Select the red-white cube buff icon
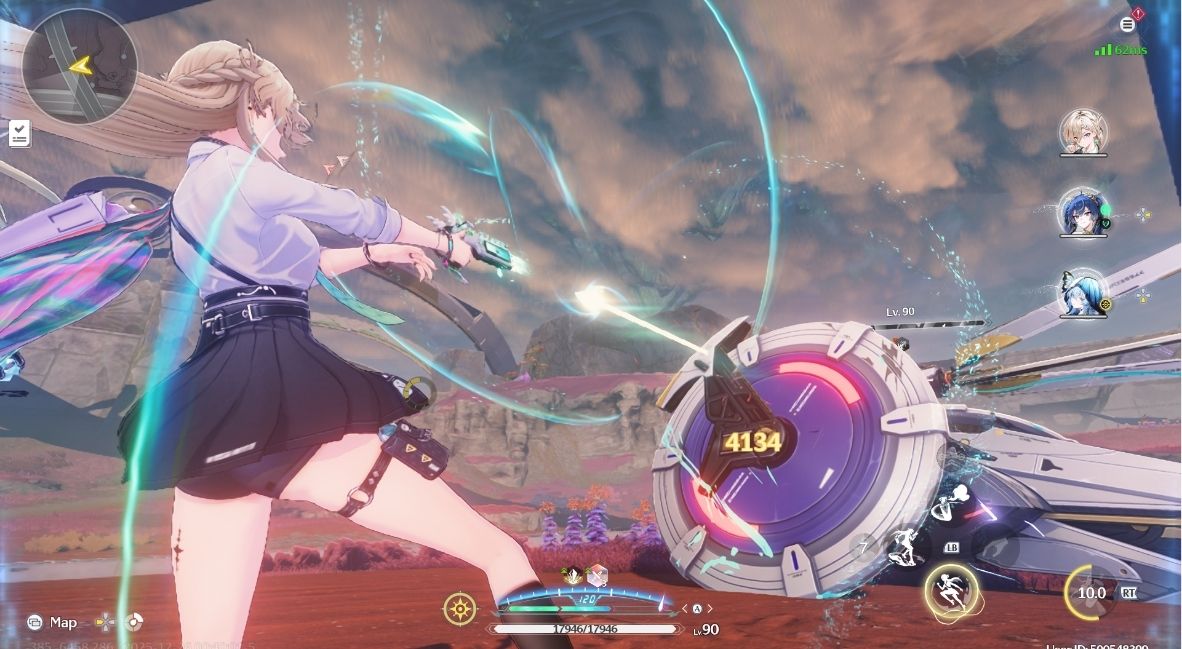The width and height of the screenshot is (1182, 649). pos(597,575)
